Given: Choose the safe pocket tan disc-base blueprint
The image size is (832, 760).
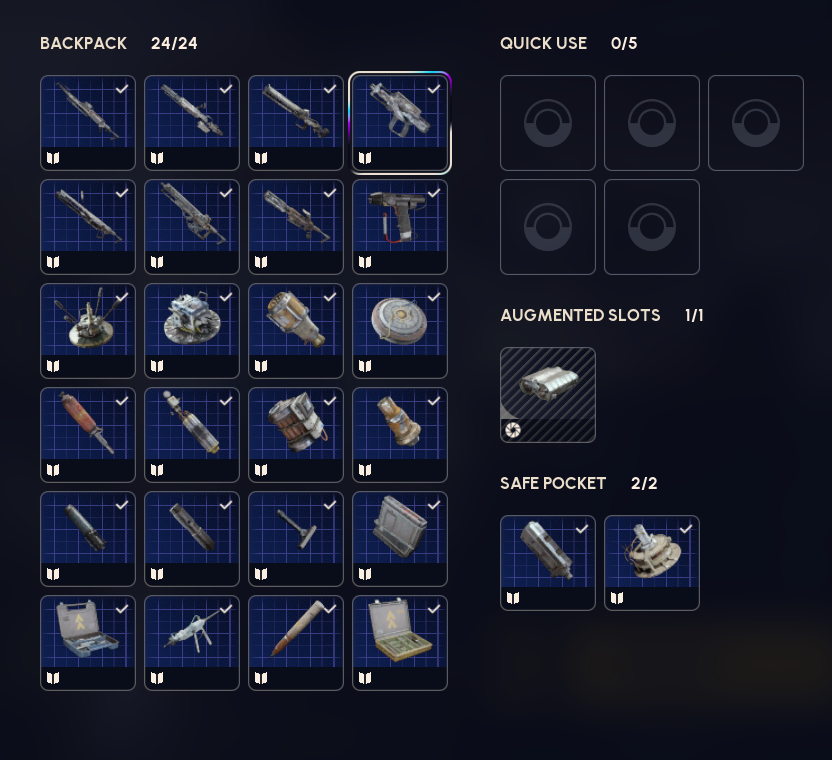Looking at the screenshot, I should pos(652,562).
